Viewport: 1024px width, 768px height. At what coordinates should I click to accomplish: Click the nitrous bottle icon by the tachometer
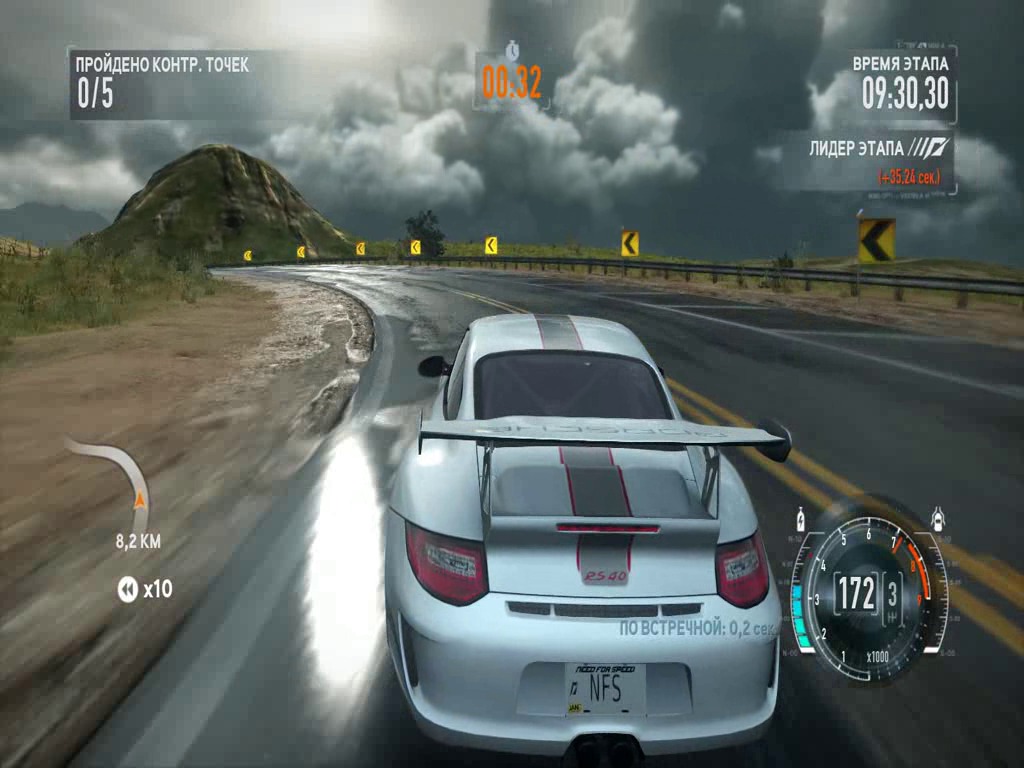[800, 521]
